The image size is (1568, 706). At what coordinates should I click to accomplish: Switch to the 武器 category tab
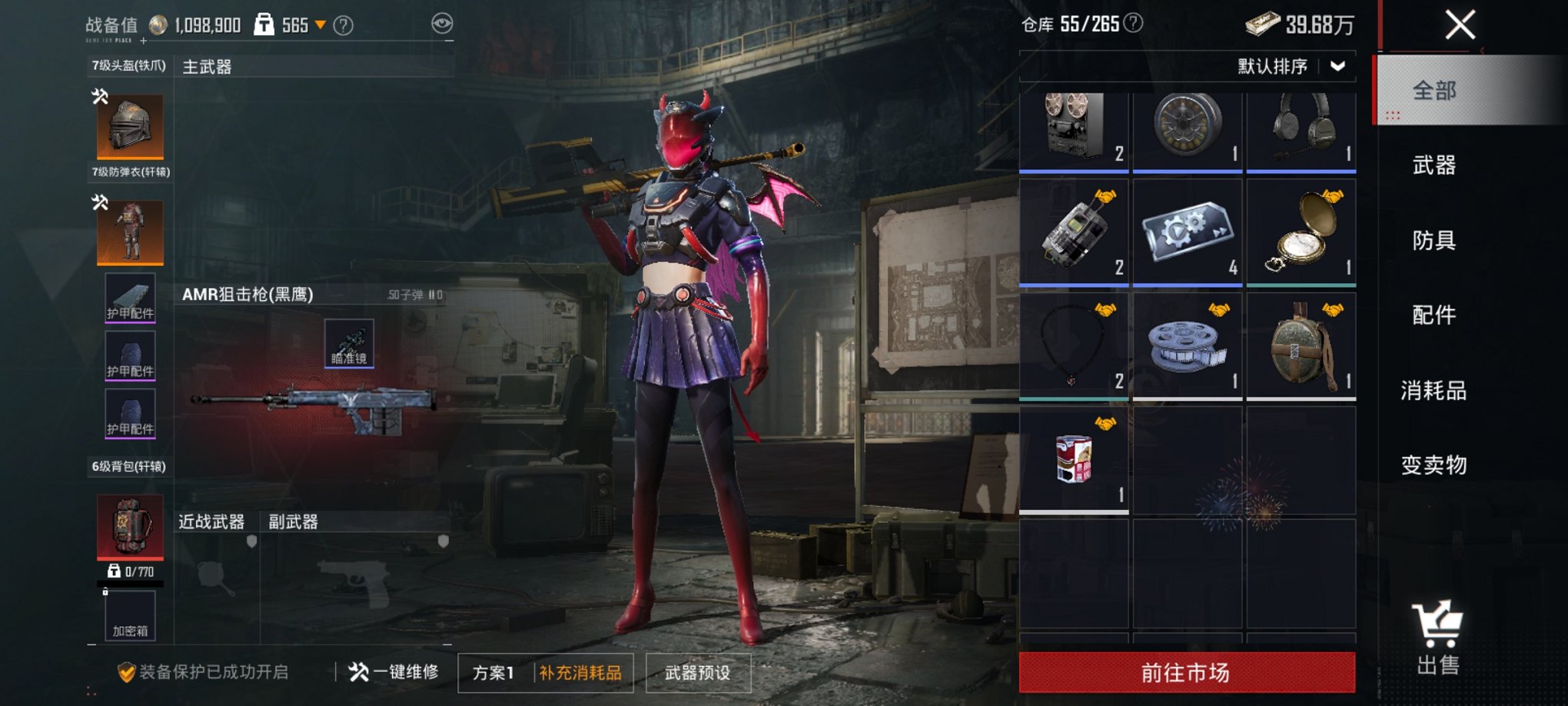1433,165
